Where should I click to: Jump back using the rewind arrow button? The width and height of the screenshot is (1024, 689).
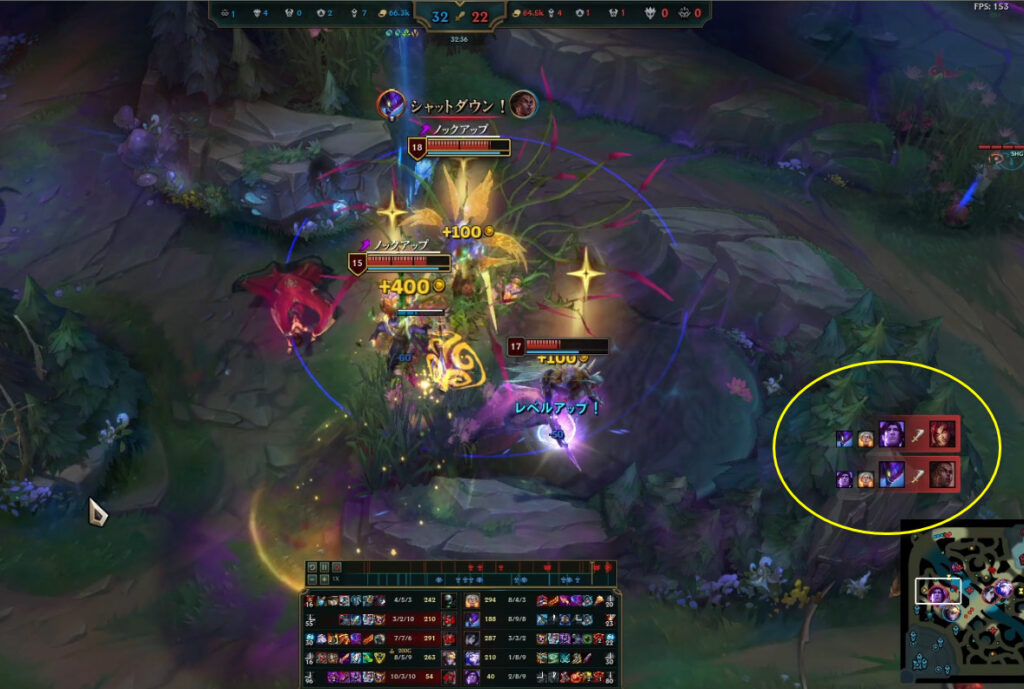click(311, 567)
